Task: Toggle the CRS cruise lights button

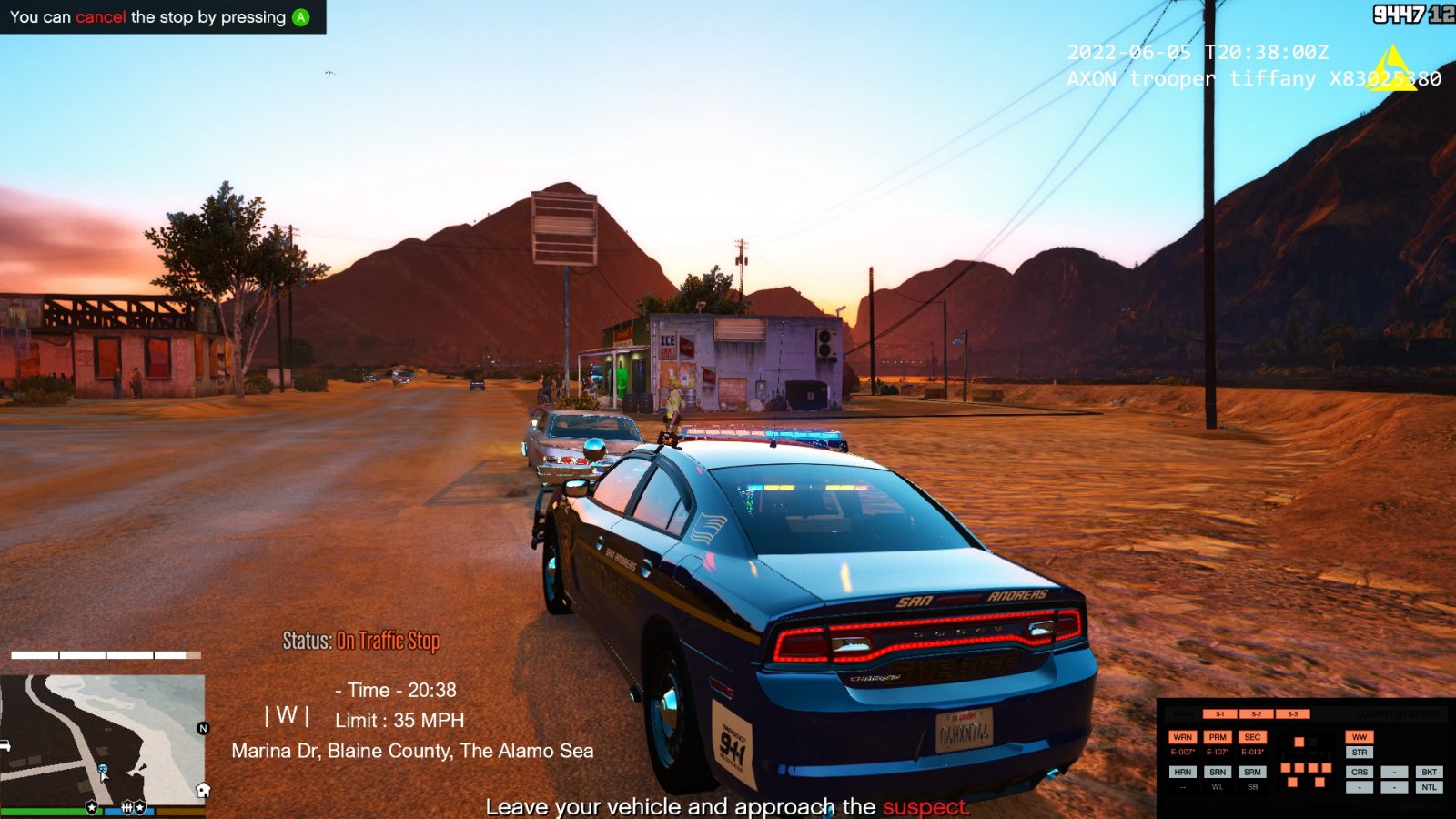Action: click(x=1360, y=772)
